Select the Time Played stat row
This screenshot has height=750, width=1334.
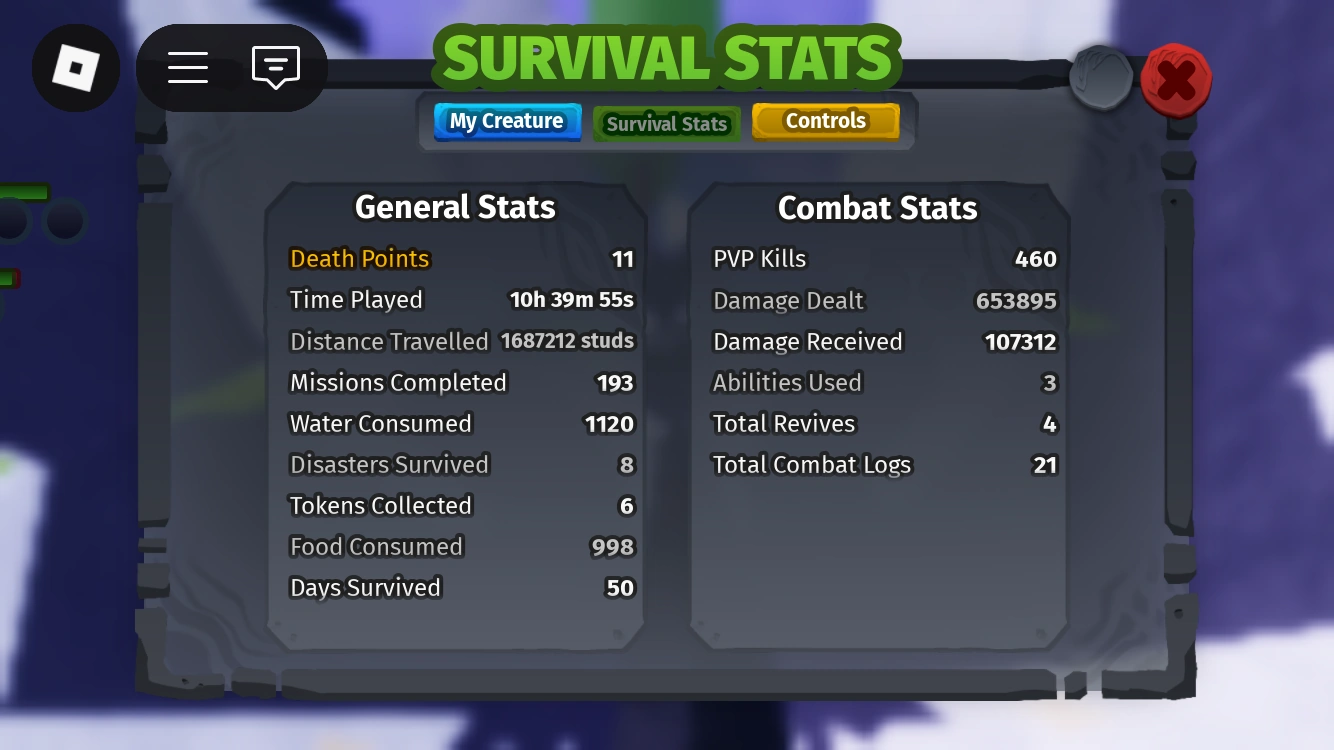pos(356,299)
